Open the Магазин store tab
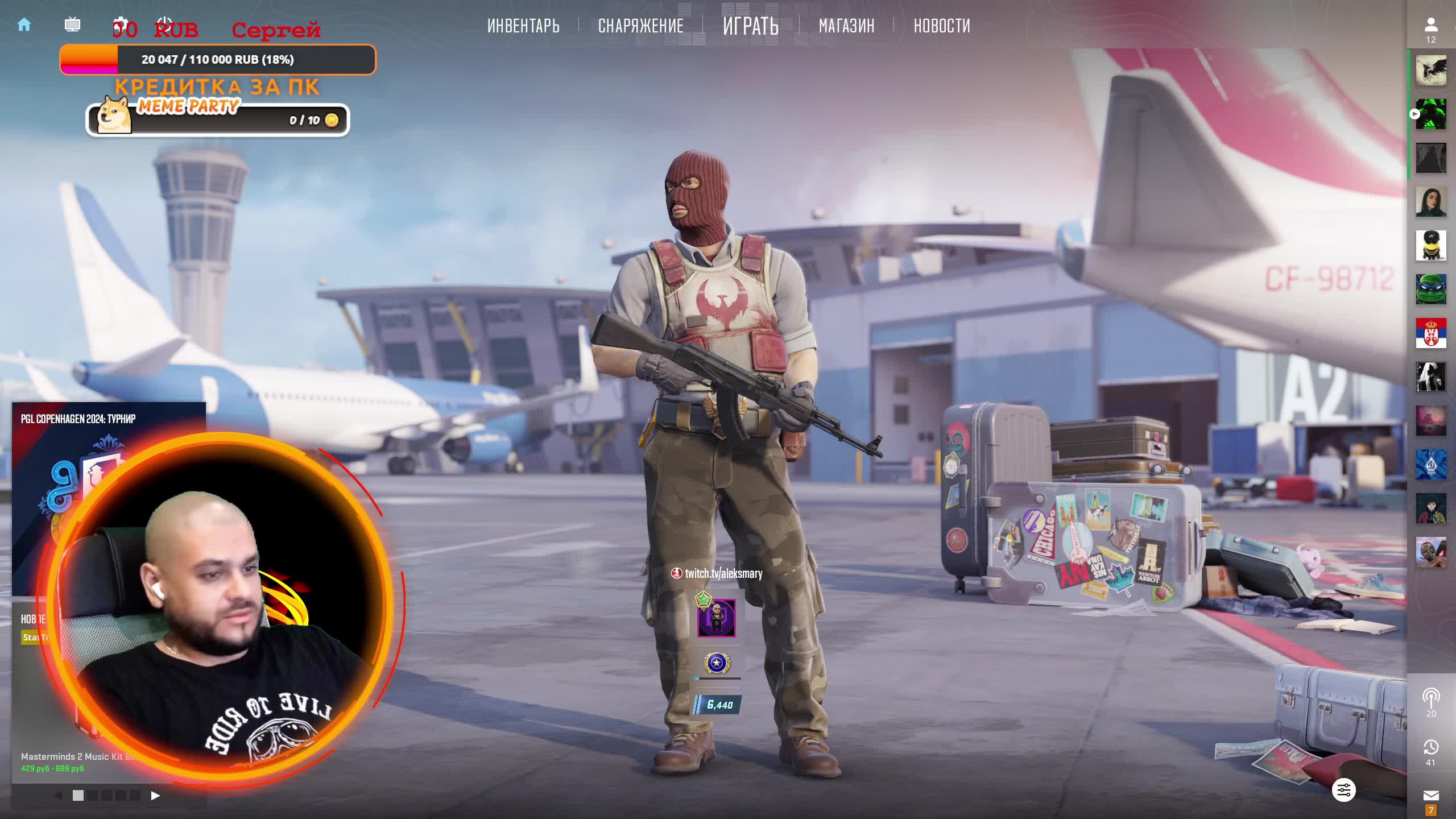Screen dimensions: 1456x819 click(846, 26)
